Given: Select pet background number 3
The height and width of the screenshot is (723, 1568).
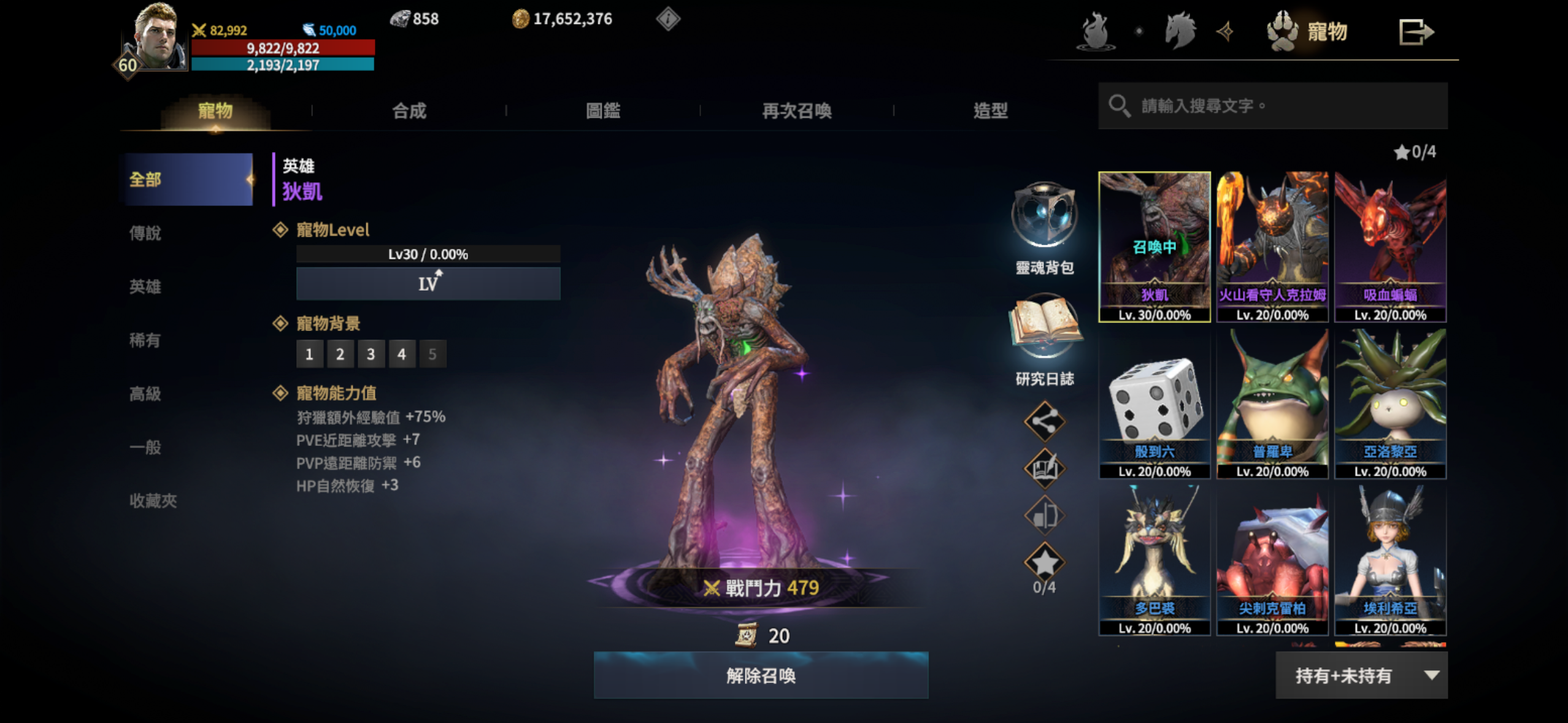Looking at the screenshot, I should coord(371,354).
